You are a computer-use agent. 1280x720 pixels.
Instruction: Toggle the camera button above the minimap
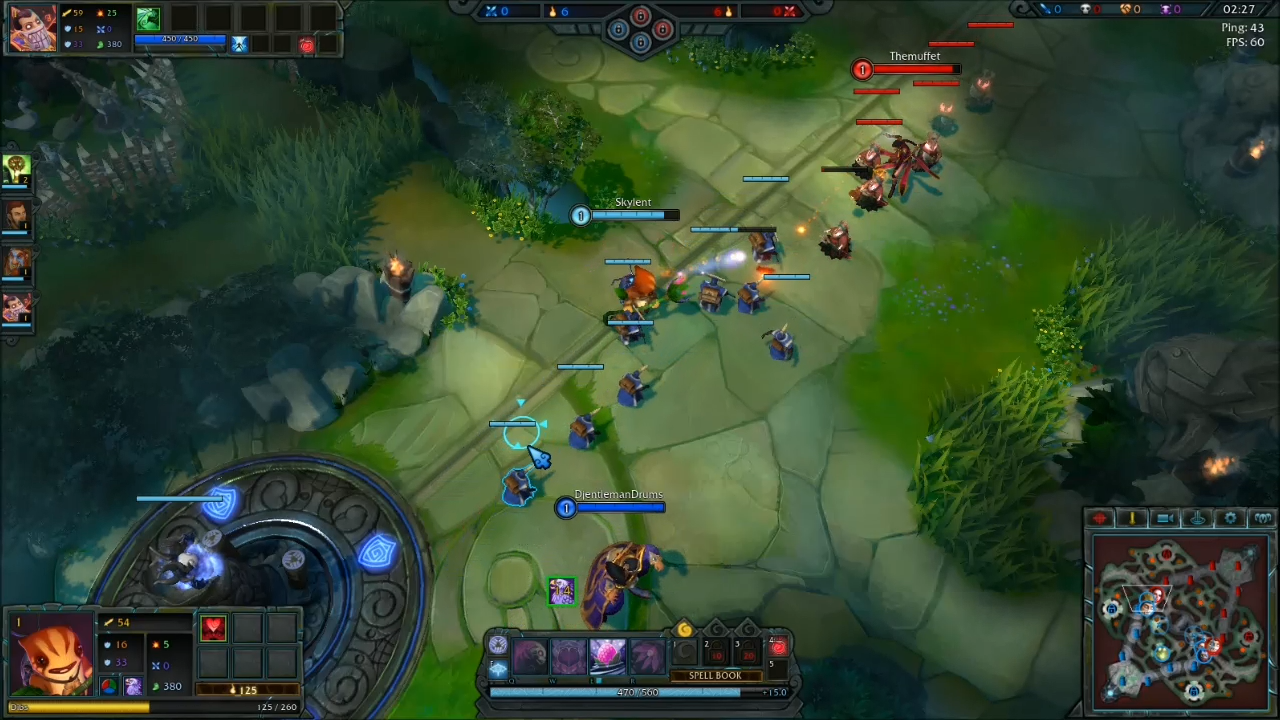point(1165,518)
